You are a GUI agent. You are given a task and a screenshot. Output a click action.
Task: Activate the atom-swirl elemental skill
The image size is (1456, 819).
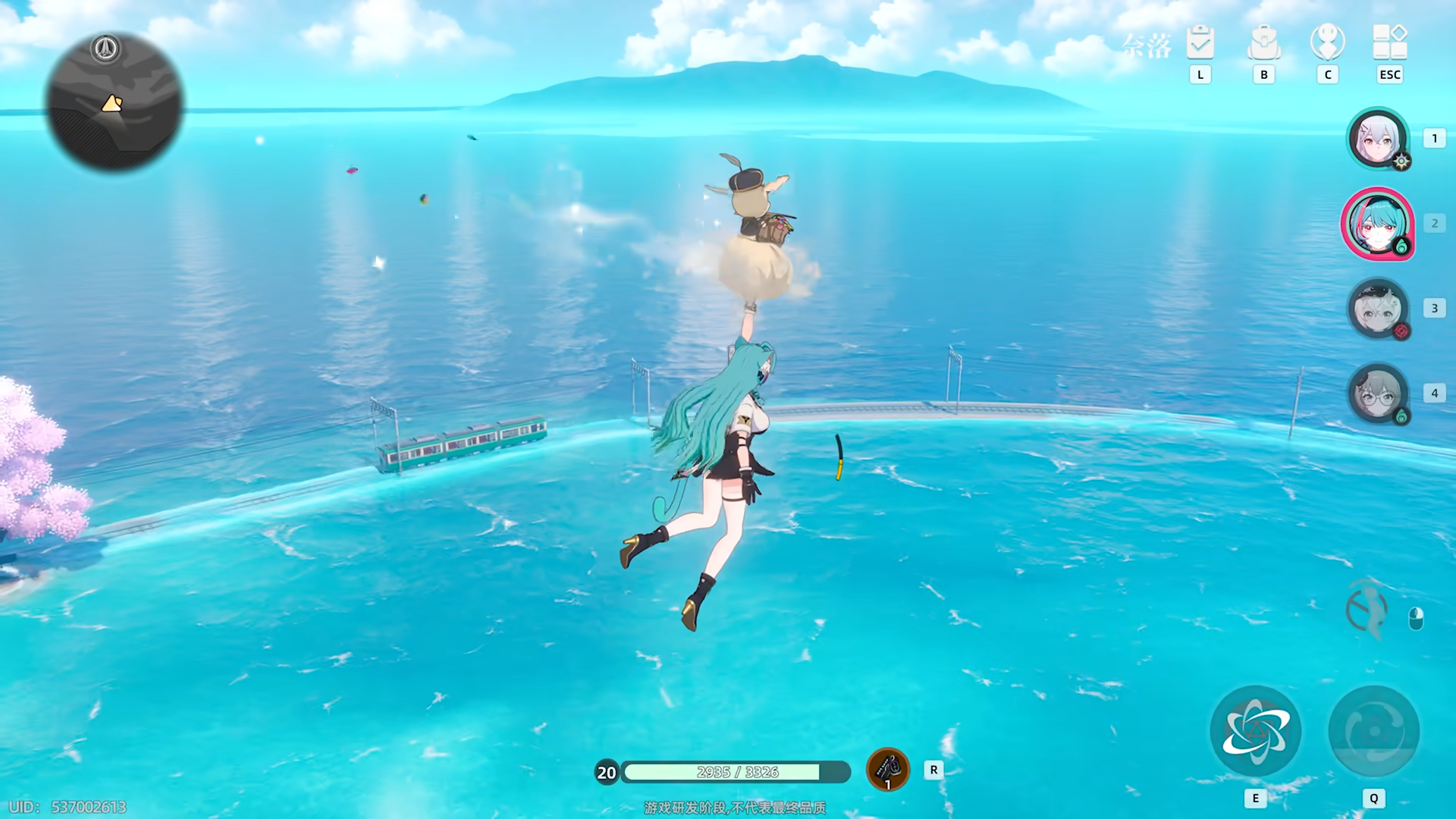pyautogui.click(x=1255, y=731)
